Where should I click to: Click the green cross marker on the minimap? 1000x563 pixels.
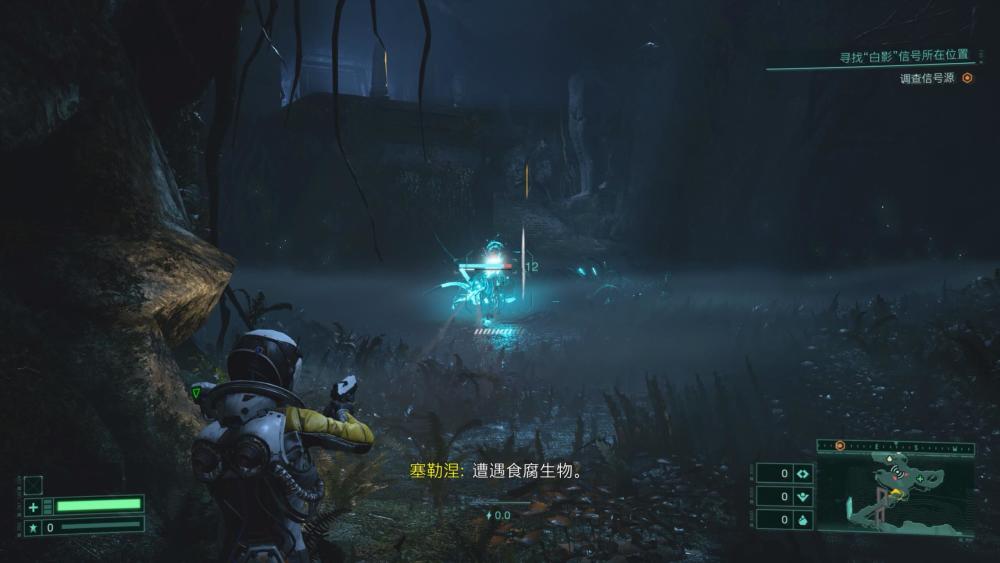click(919, 479)
